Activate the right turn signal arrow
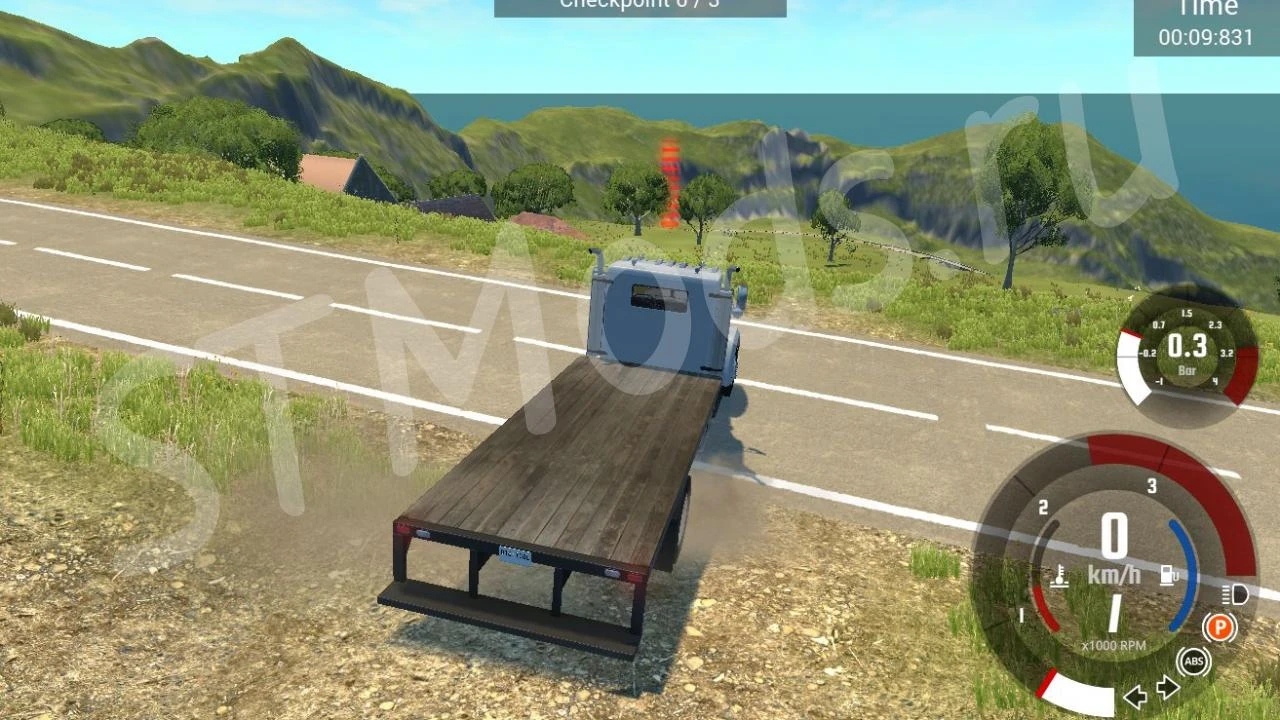 [1167, 687]
